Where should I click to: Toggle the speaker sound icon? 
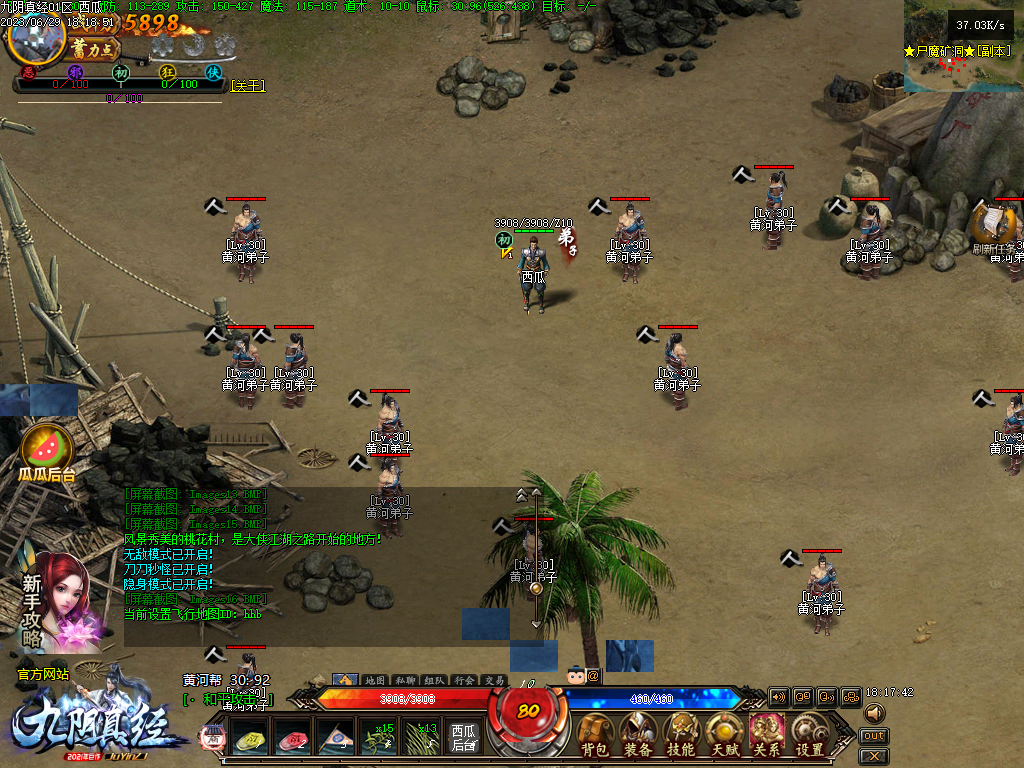(x=875, y=713)
